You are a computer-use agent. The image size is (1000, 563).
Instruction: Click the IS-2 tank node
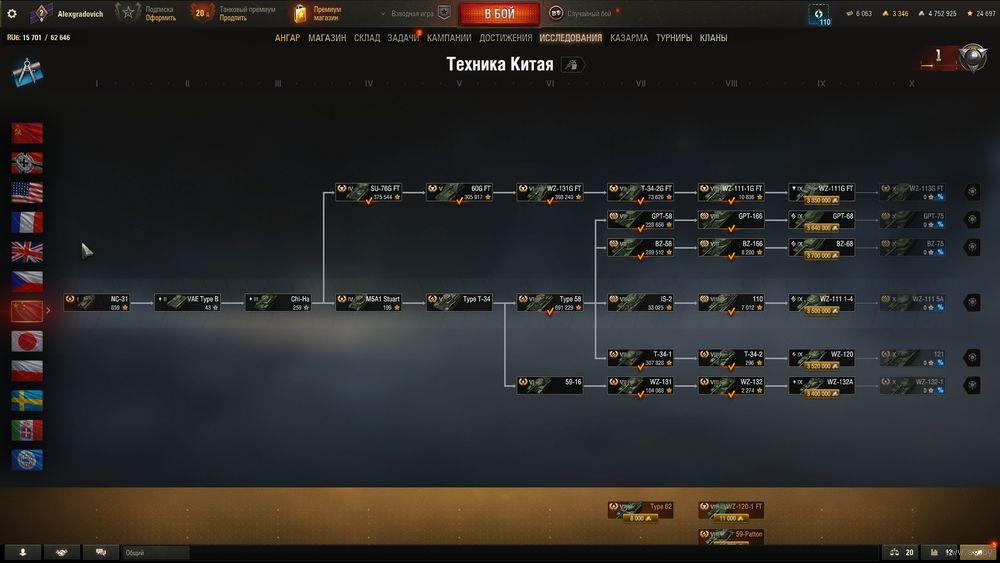click(640, 302)
